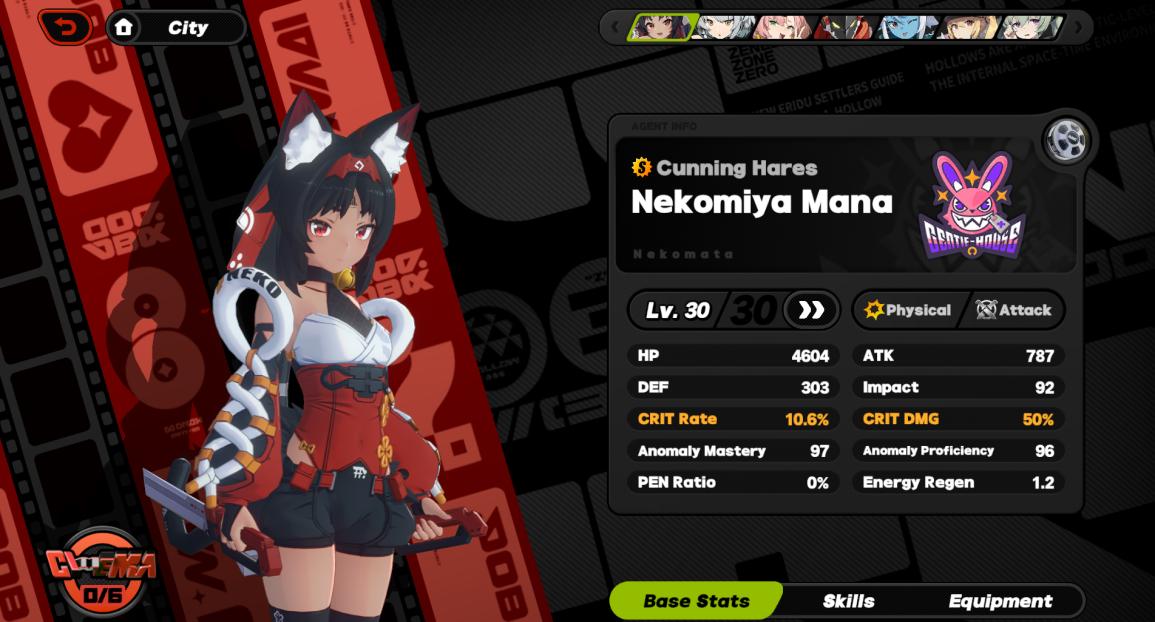Screen dimensions: 1155x622
Task: Select the Base Stats tab
Action: (x=696, y=601)
